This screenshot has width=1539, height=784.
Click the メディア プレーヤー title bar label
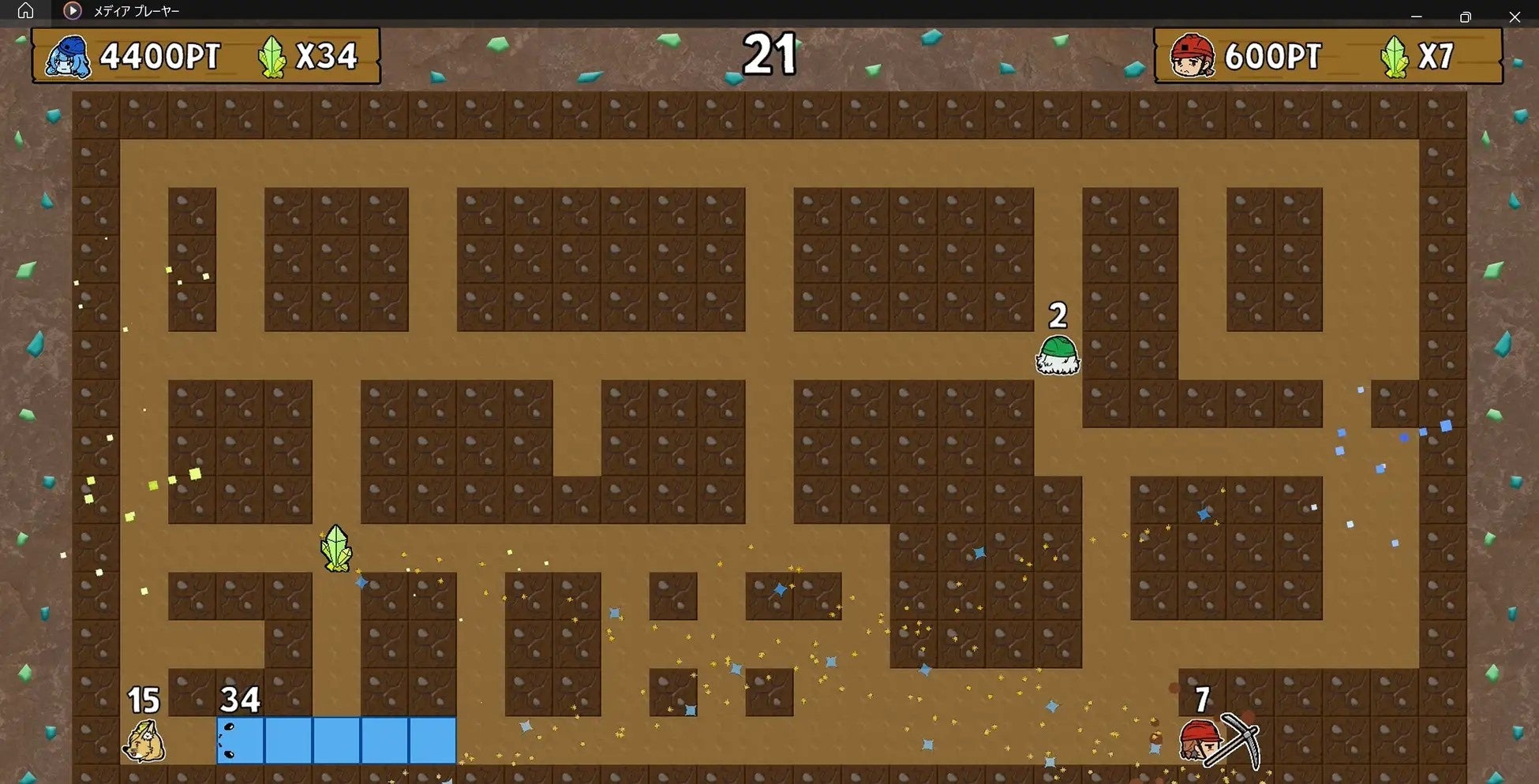136,11
